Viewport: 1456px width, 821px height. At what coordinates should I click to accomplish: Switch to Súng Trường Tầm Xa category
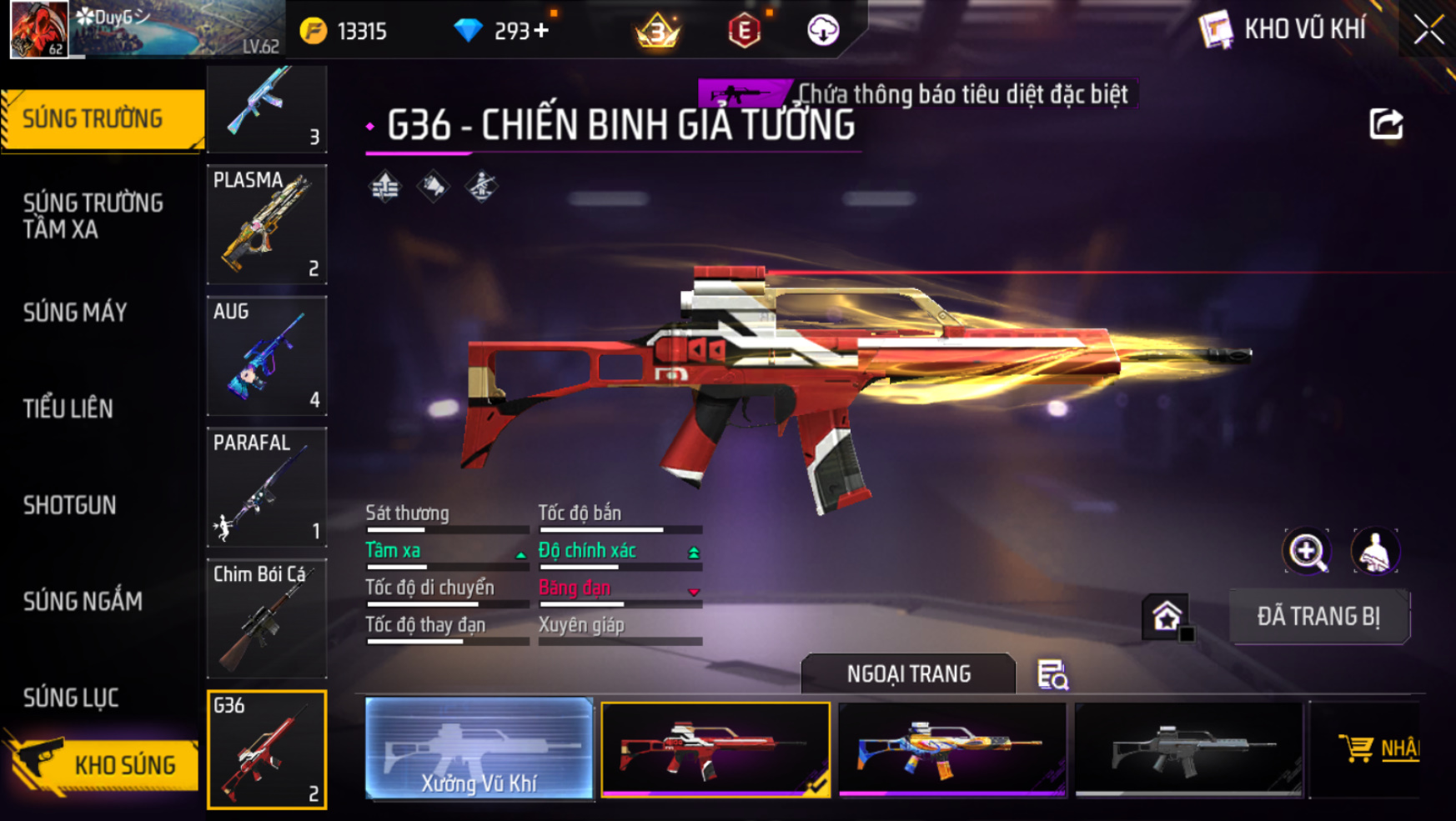pos(93,216)
